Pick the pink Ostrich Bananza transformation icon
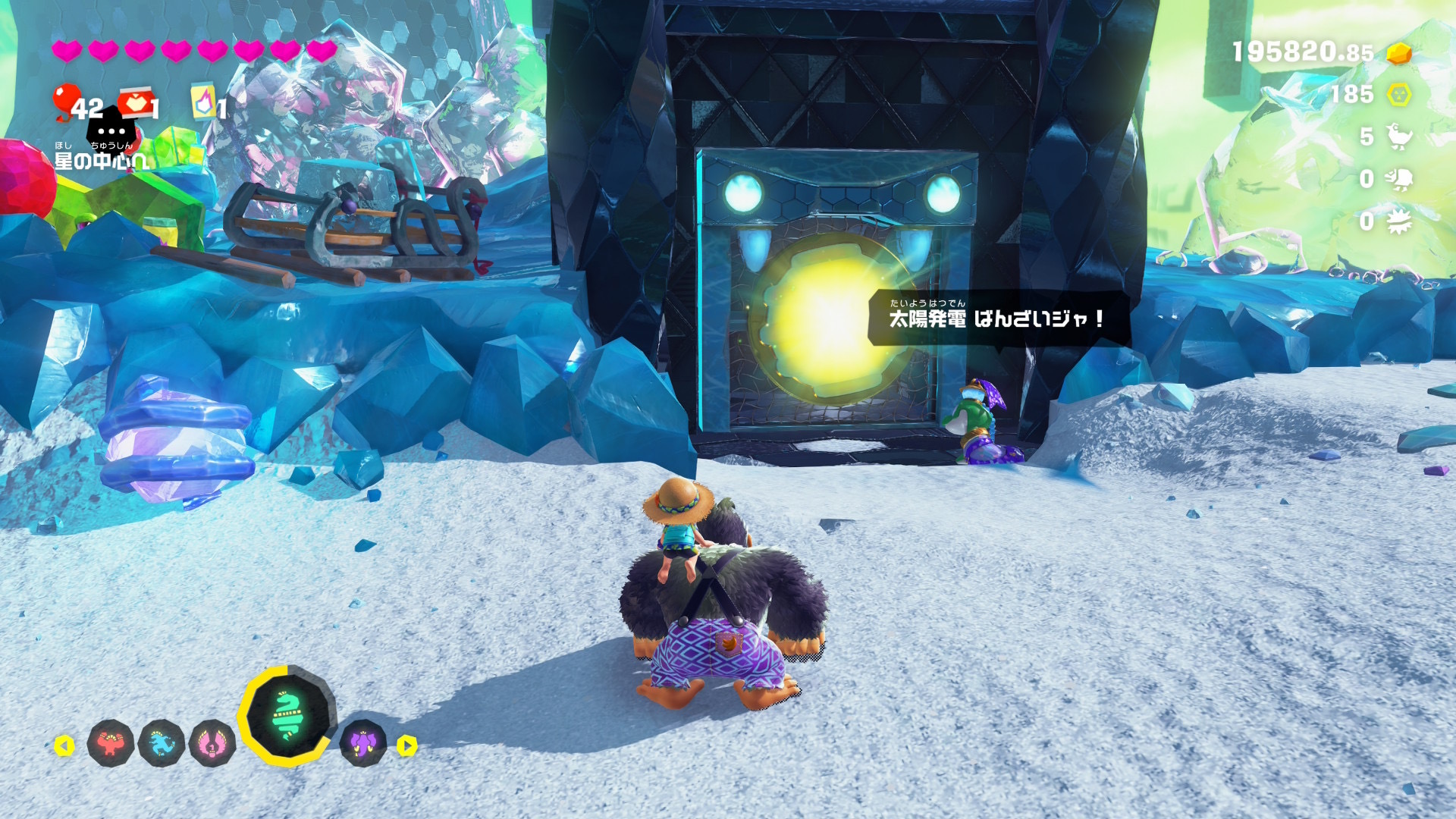1456x819 pixels. 212,743
